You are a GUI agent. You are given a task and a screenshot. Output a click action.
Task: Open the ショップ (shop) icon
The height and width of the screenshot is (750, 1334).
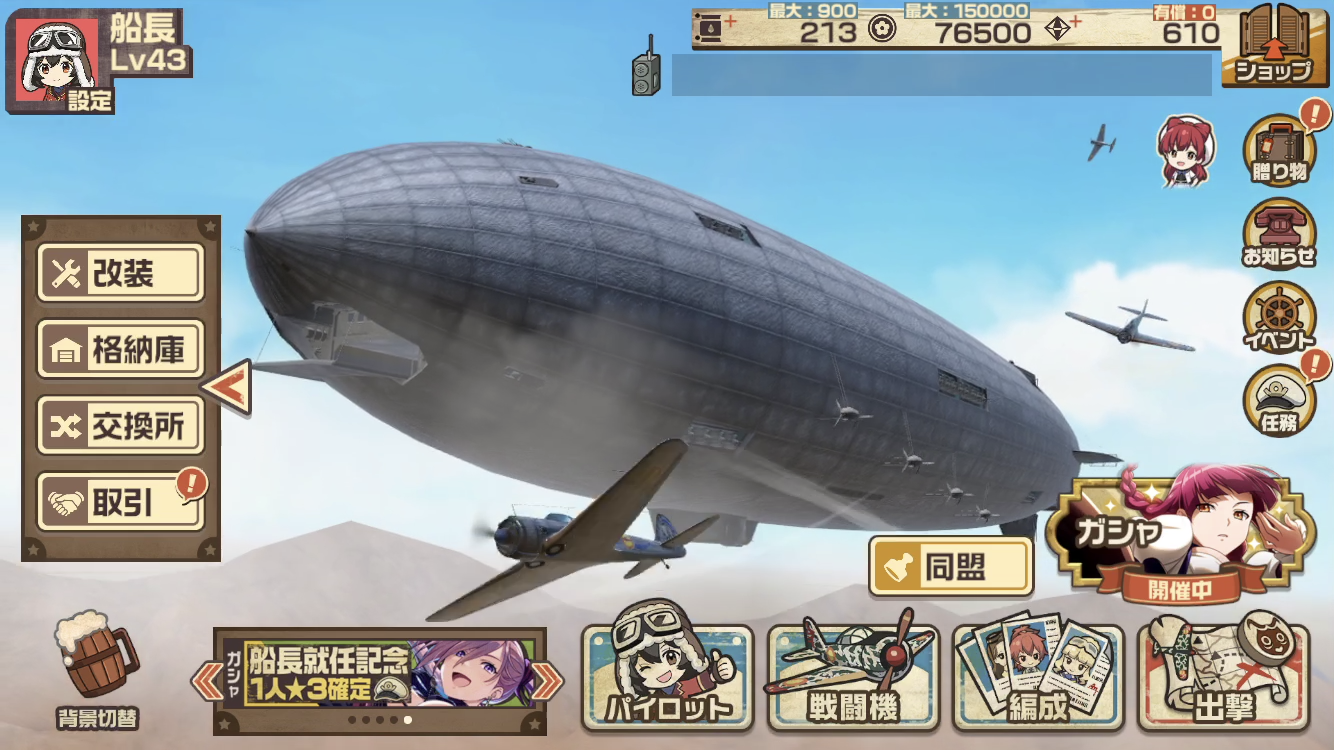pyautogui.click(x=1277, y=47)
